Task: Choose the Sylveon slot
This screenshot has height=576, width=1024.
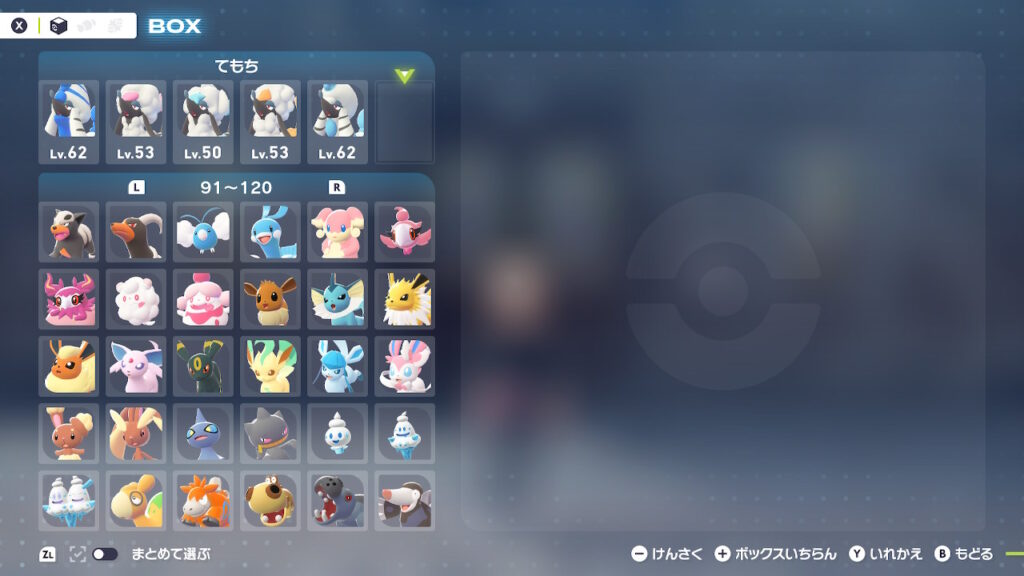Action: coord(404,366)
